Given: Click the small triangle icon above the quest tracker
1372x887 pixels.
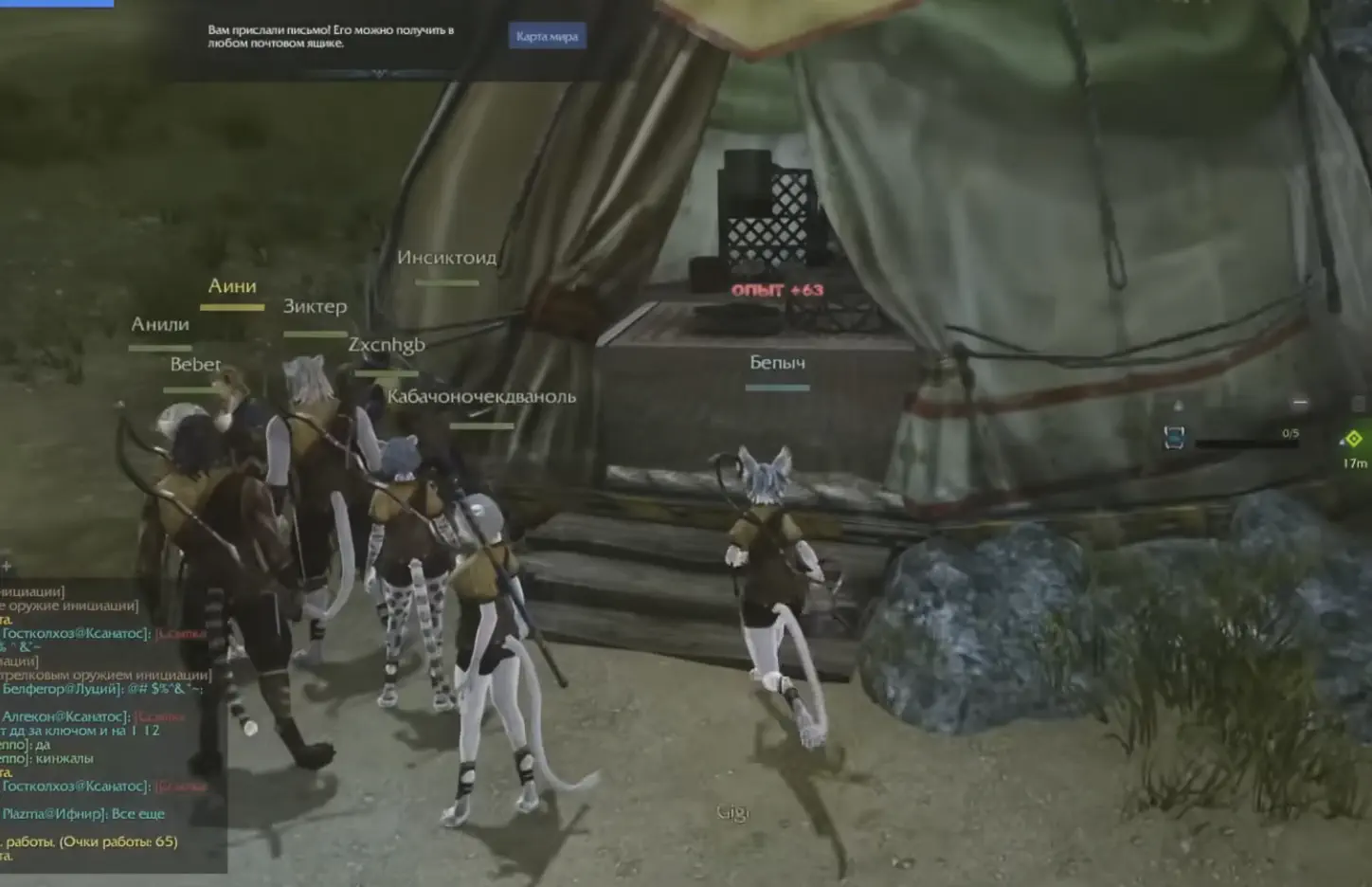Looking at the screenshot, I should (1177, 403).
